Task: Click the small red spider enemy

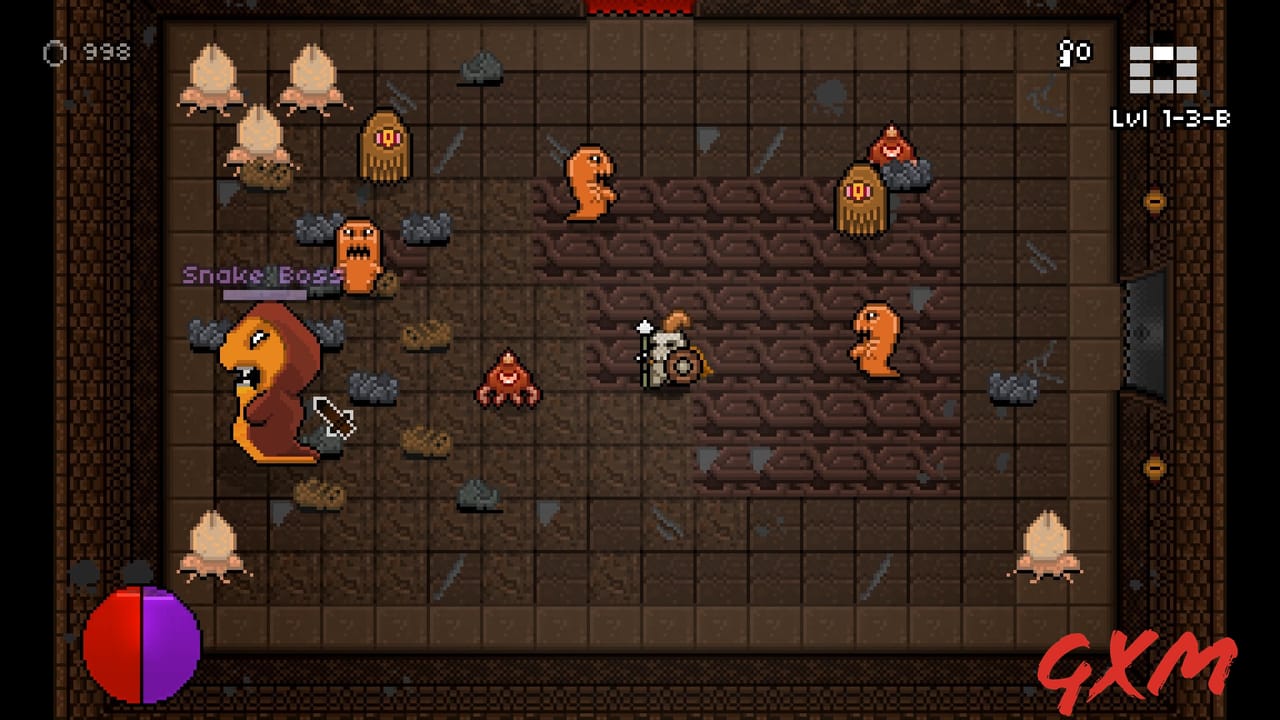Action: [x=507, y=380]
